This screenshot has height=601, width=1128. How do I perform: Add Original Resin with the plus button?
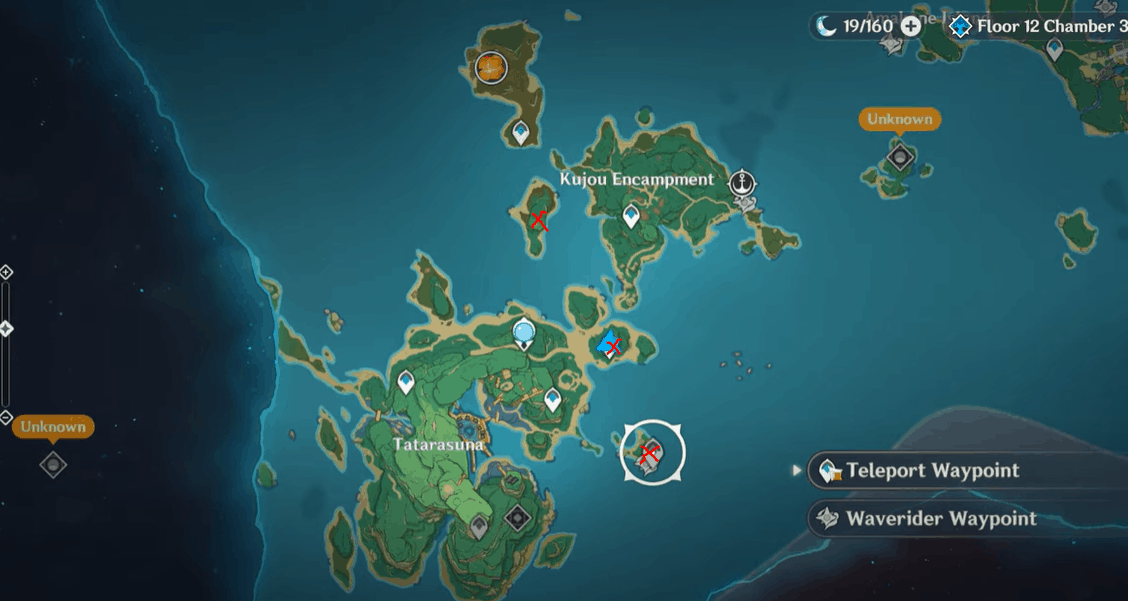point(911,26)
